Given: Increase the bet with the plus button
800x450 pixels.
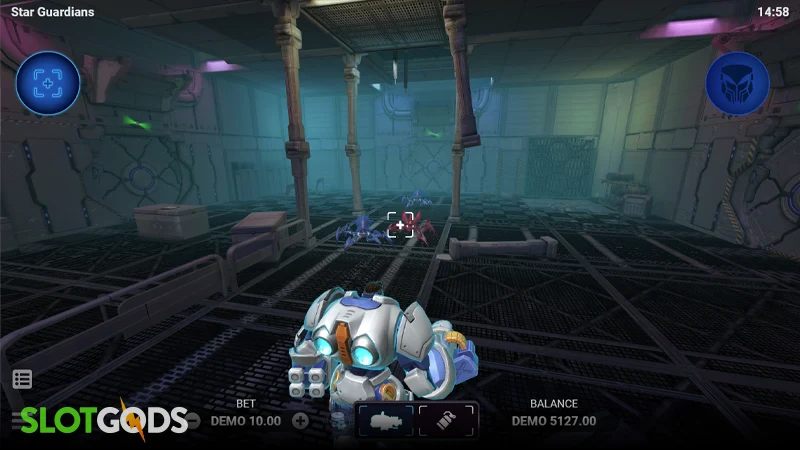Looking at the screenshot, I should 300,421.
